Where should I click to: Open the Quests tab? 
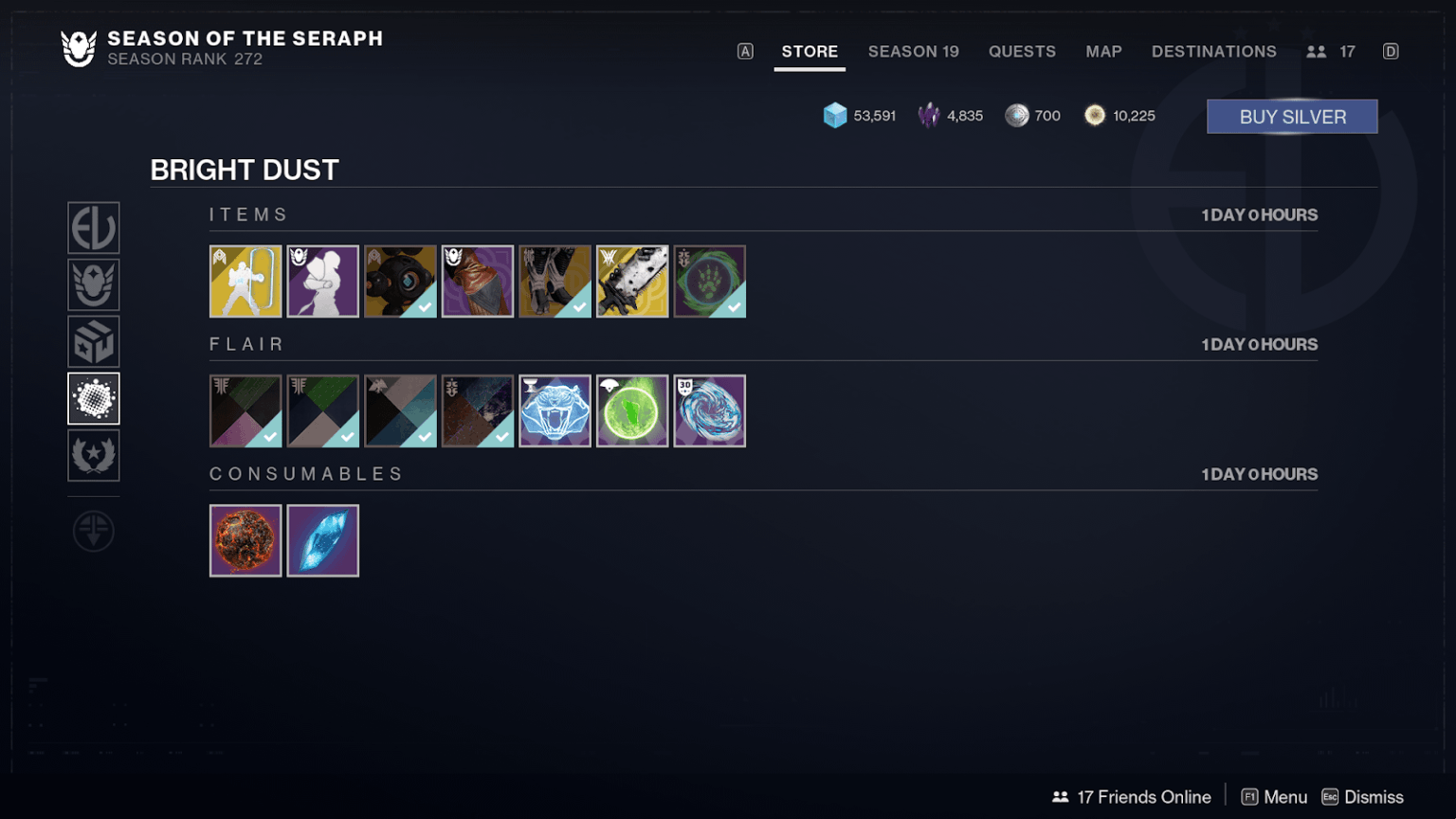coord(1022,51)
